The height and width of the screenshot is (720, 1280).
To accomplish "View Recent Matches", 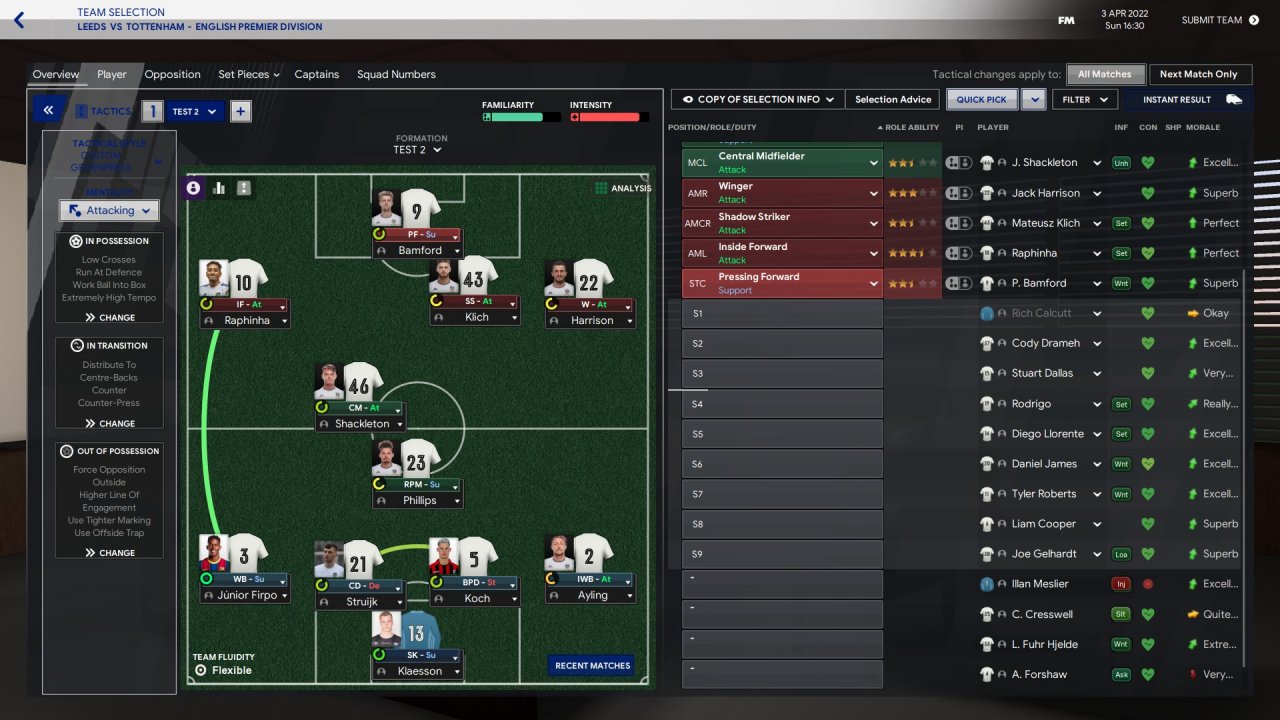I will click(x=592, y=665).
